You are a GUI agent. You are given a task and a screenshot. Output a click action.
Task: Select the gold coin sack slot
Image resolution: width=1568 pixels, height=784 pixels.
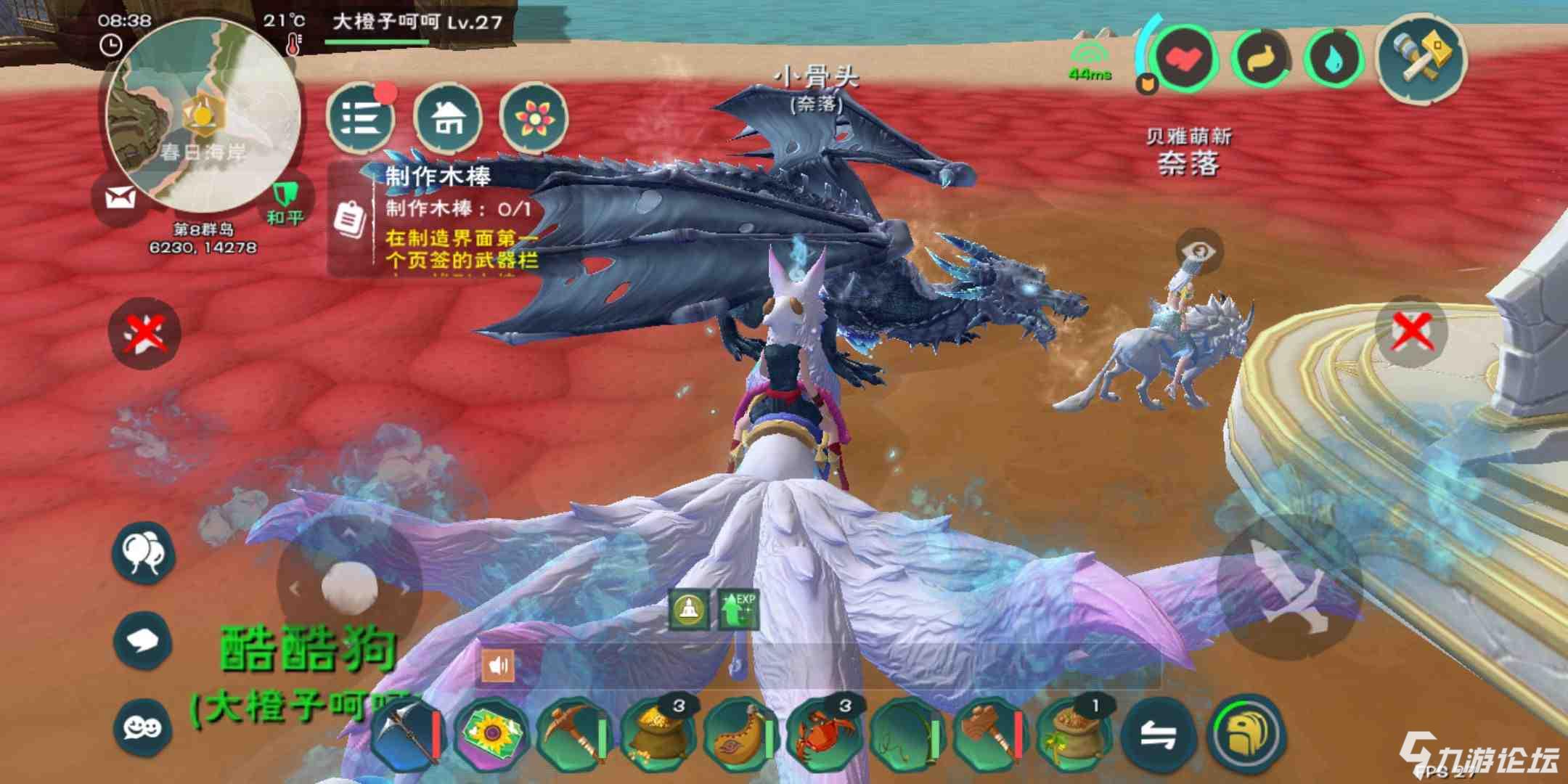click(656, 733)
